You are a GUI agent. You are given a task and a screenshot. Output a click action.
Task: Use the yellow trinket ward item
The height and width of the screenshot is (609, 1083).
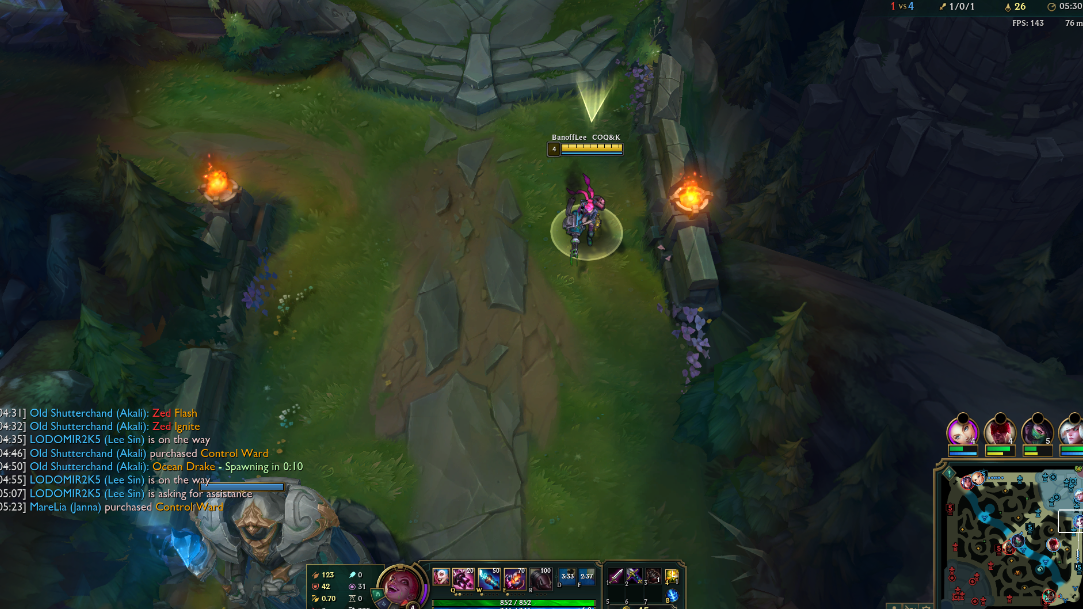point(673,576)
